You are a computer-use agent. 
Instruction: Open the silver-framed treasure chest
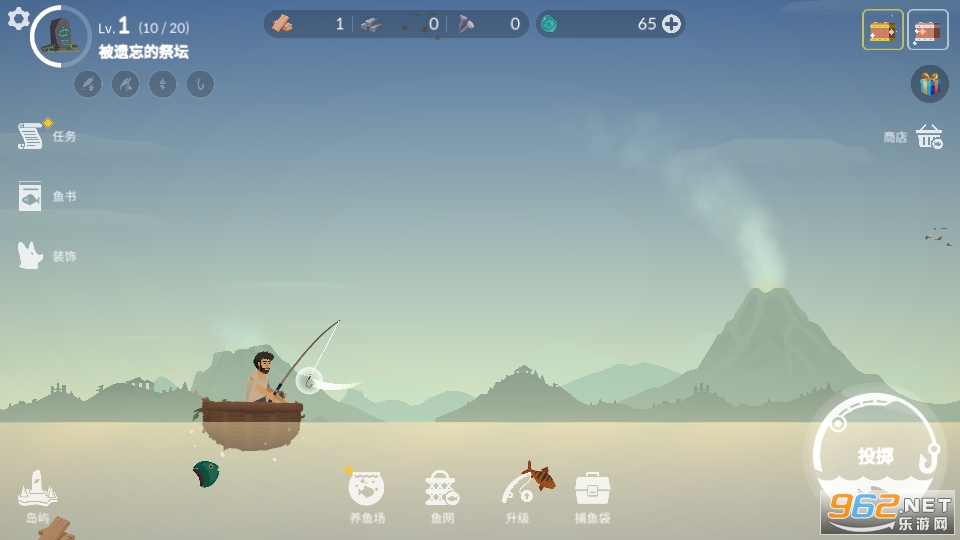point(927,30)
